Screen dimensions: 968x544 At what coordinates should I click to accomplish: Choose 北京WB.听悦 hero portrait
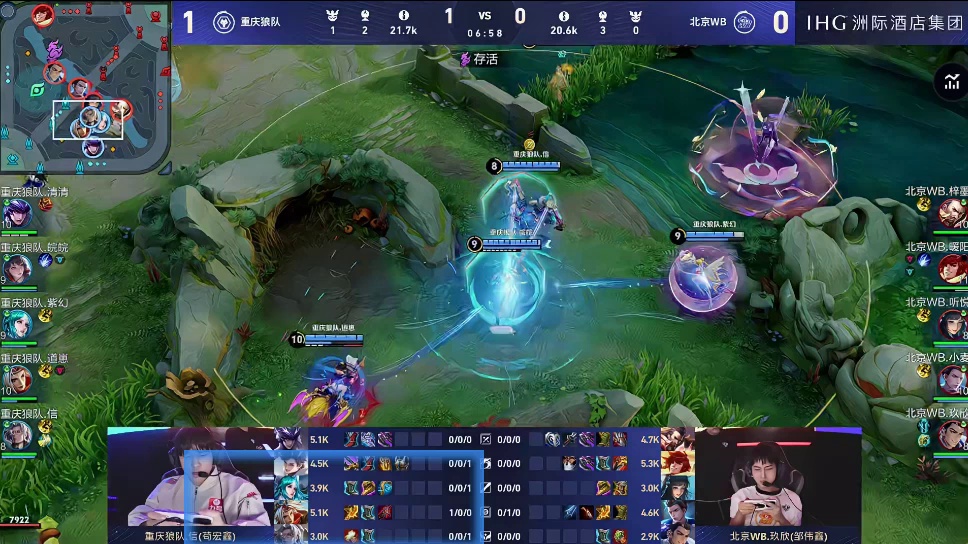pyautogui.click(x=951, y=323)
